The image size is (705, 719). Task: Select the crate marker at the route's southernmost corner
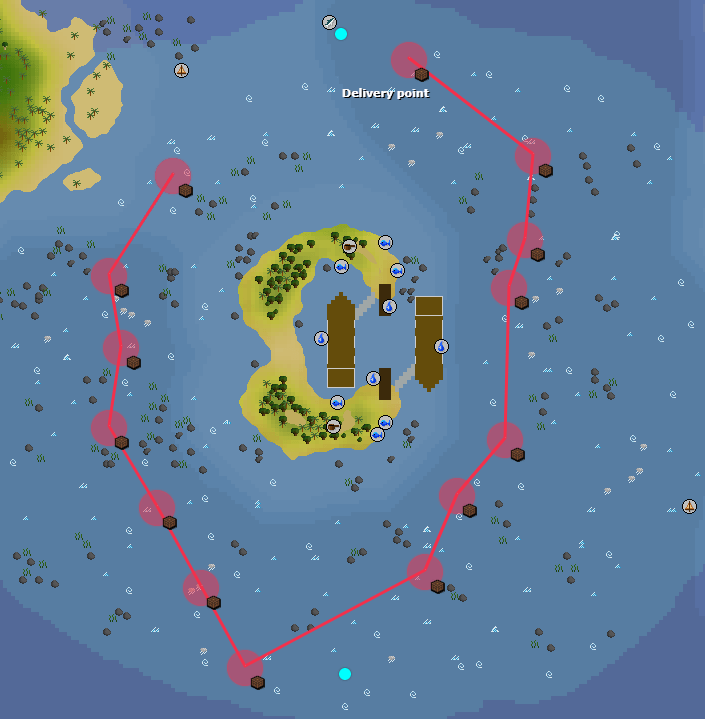pyautogui.click(x=257, y=682)
